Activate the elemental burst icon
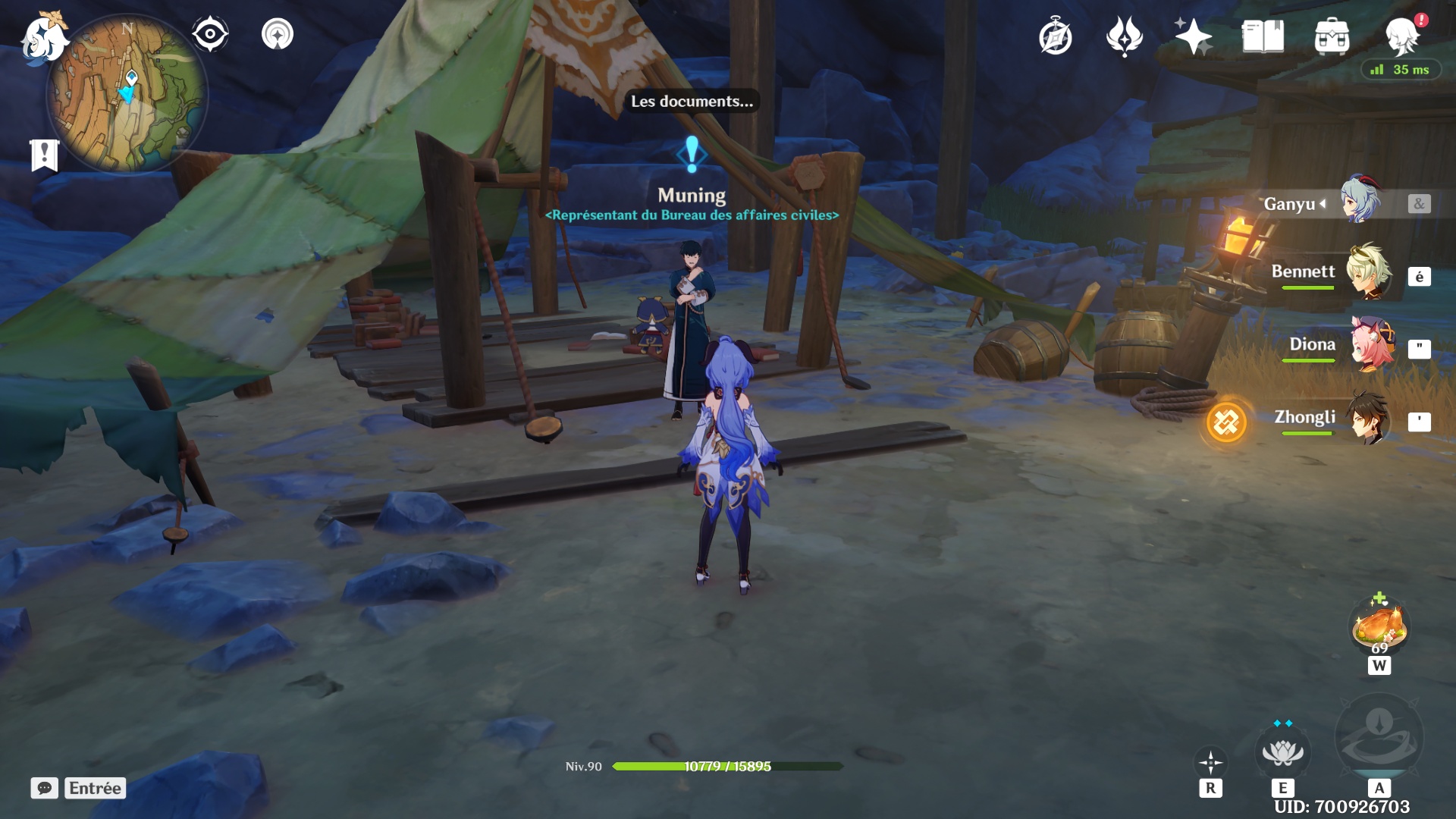The width and height of the screenshot is (1456, 819). 1379,737
